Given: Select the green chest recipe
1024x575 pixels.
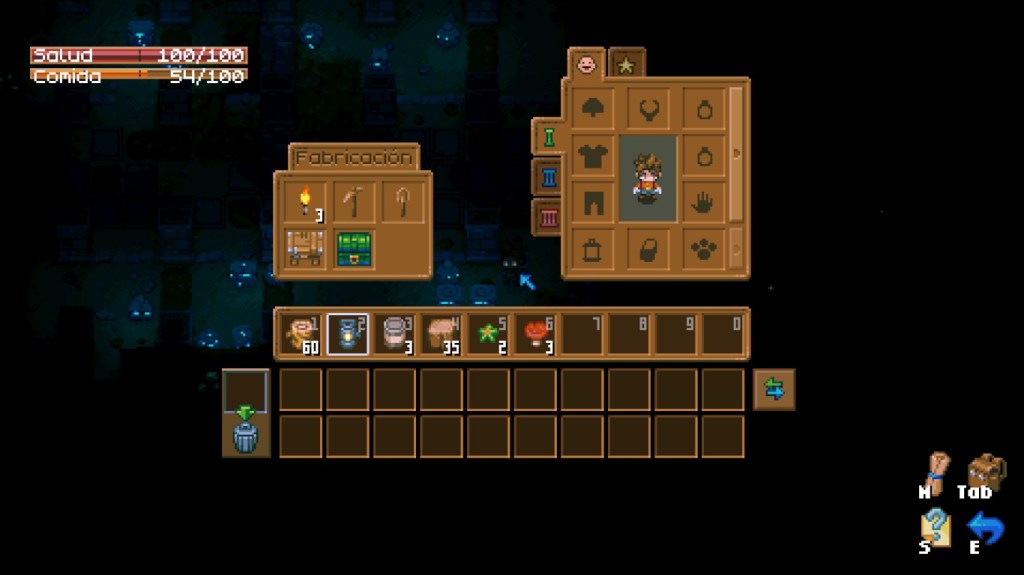Looking at the screenshot, I should point(353,248).
